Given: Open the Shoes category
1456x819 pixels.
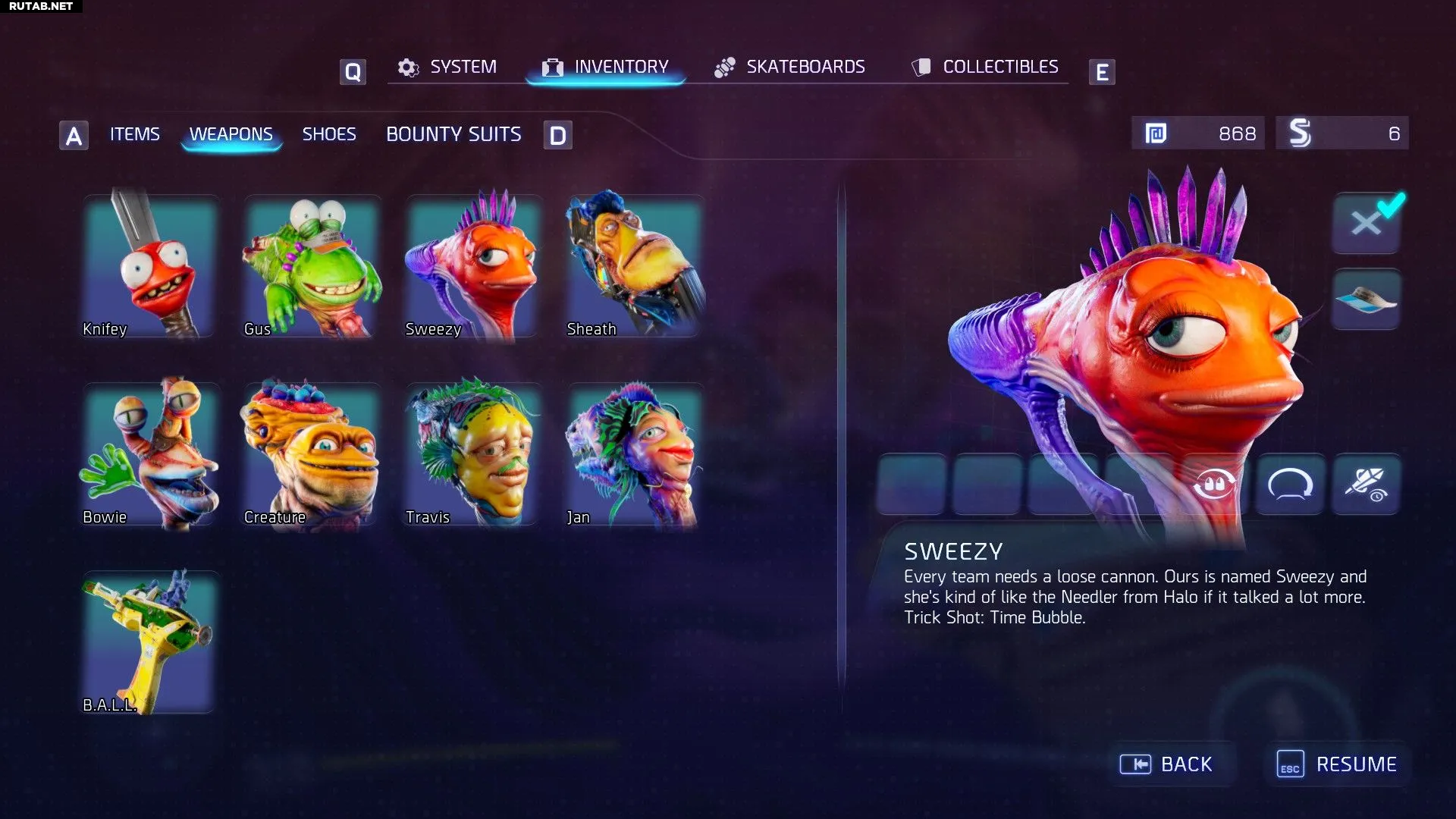Looking at the screenshot, I should click(329, 134).
